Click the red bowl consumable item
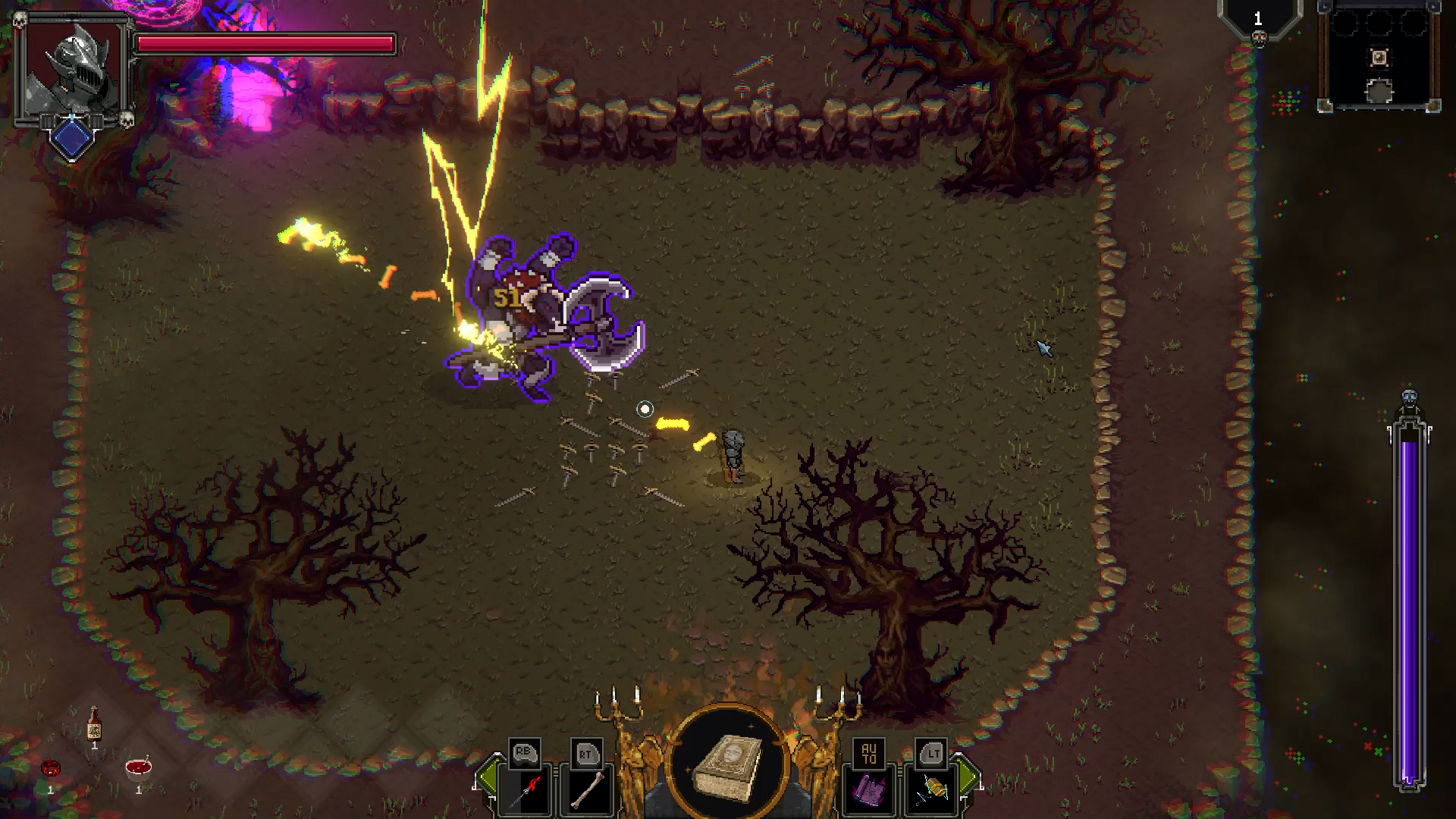This screenshot has width=1456, height=819. [x=139, y=768]
